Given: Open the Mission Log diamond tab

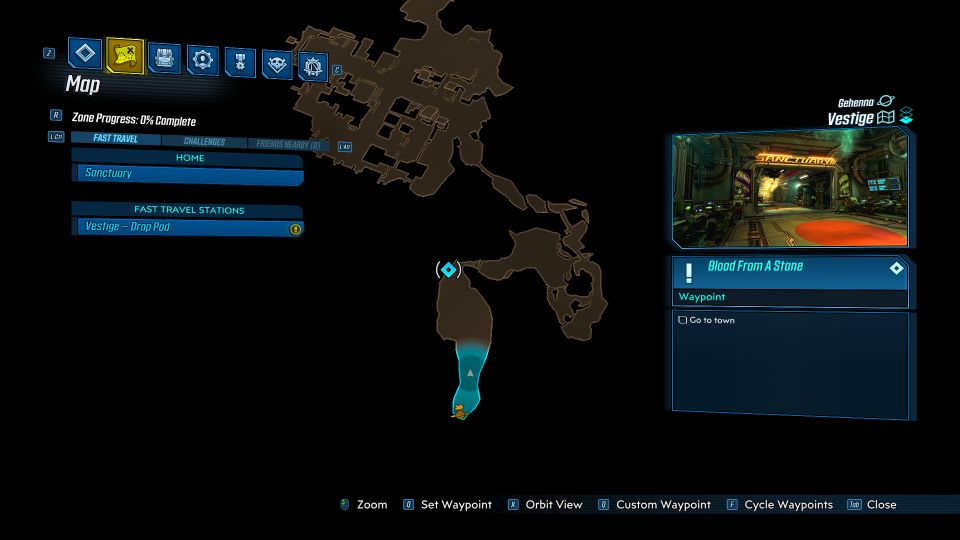Looking at the screenshot, I should tap(85, 53).
